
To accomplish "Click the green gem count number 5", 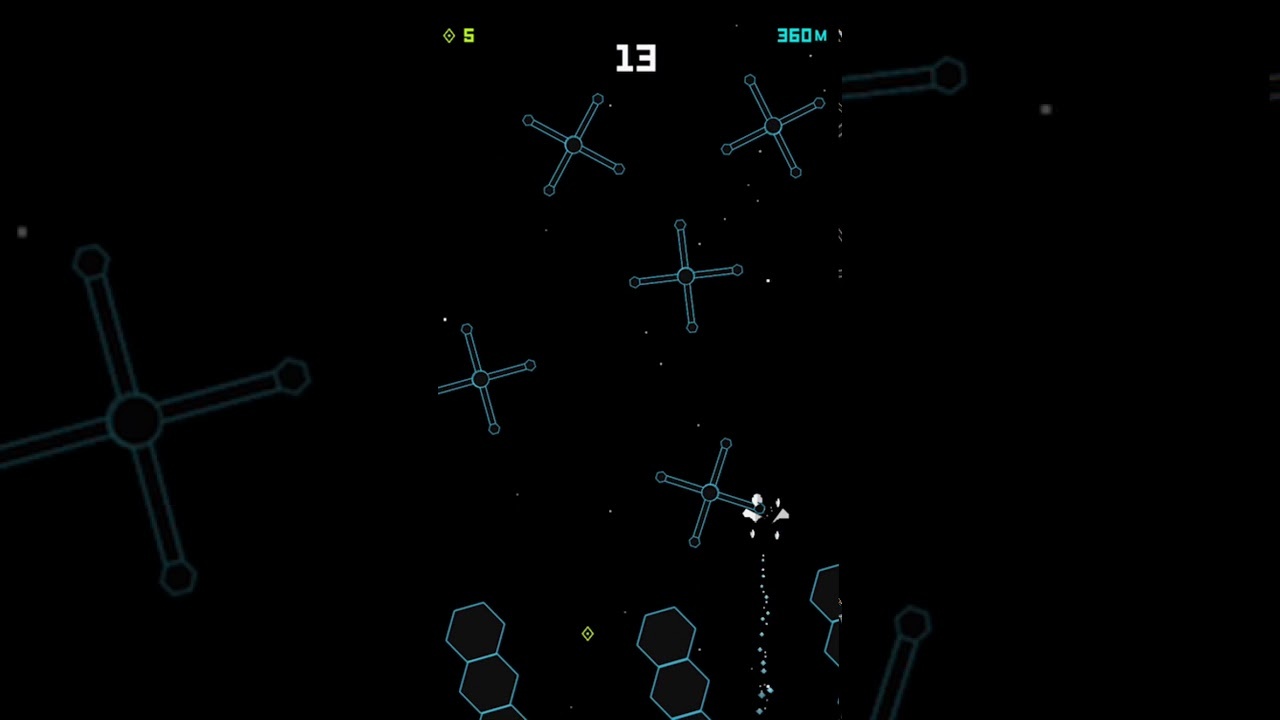I will [x=468, y=35].
